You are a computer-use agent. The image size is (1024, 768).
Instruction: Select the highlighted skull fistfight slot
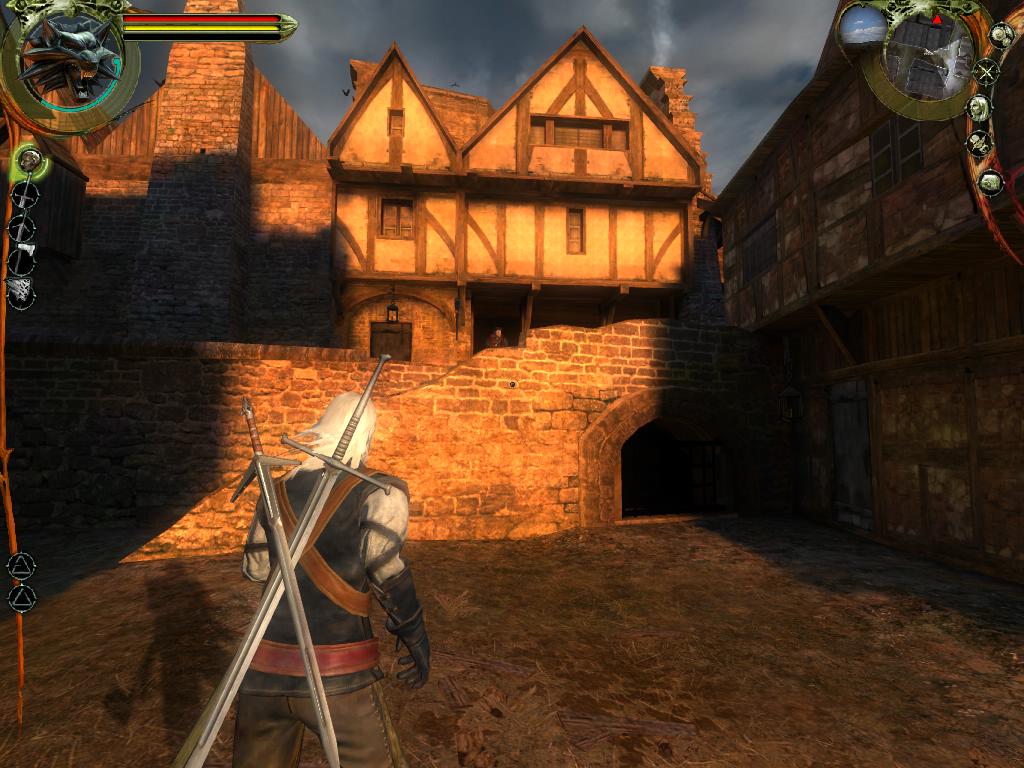(x=29, y=160)
